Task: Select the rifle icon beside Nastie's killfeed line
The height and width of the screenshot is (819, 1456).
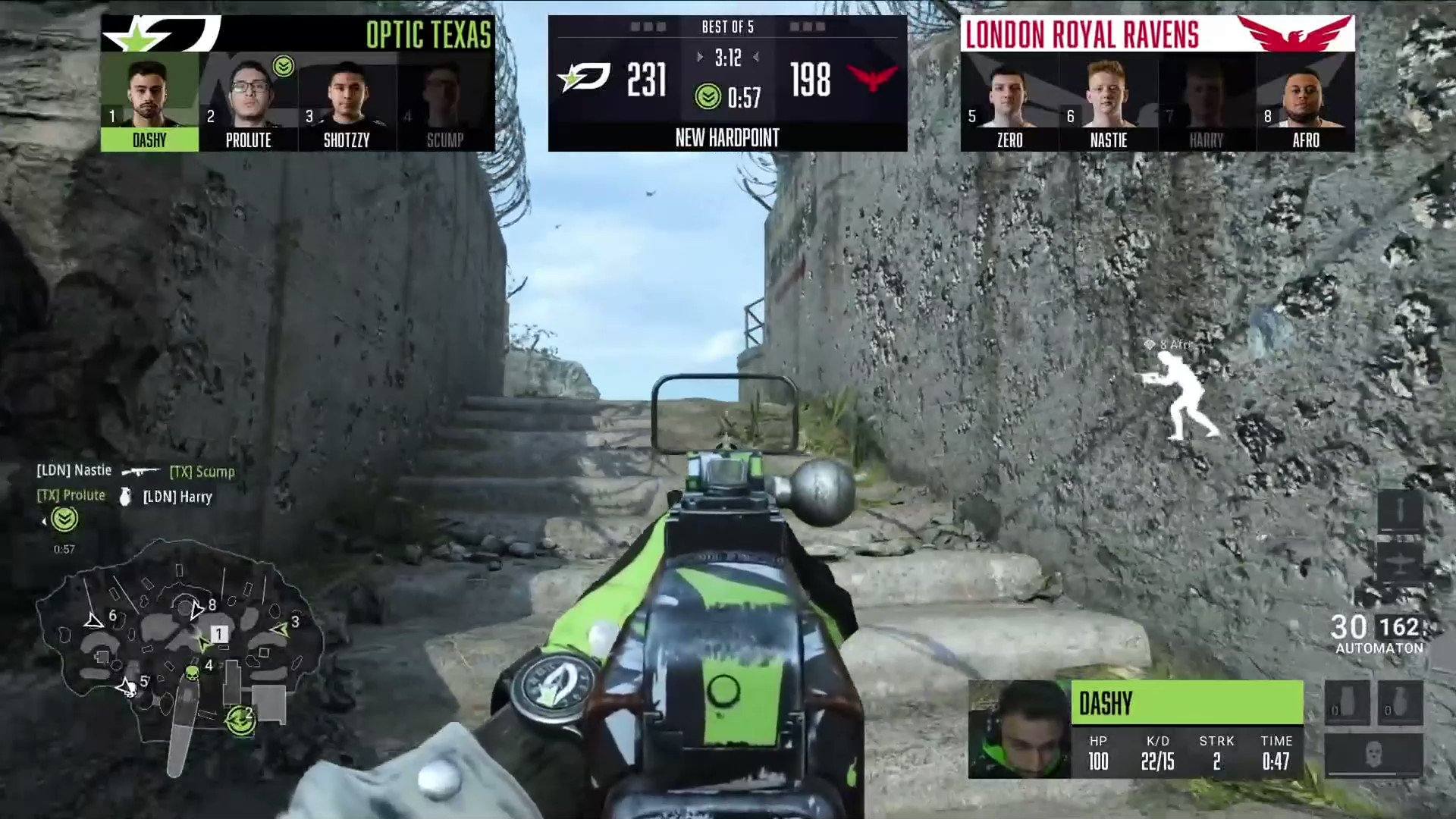Action: click(x=141, y=471)
